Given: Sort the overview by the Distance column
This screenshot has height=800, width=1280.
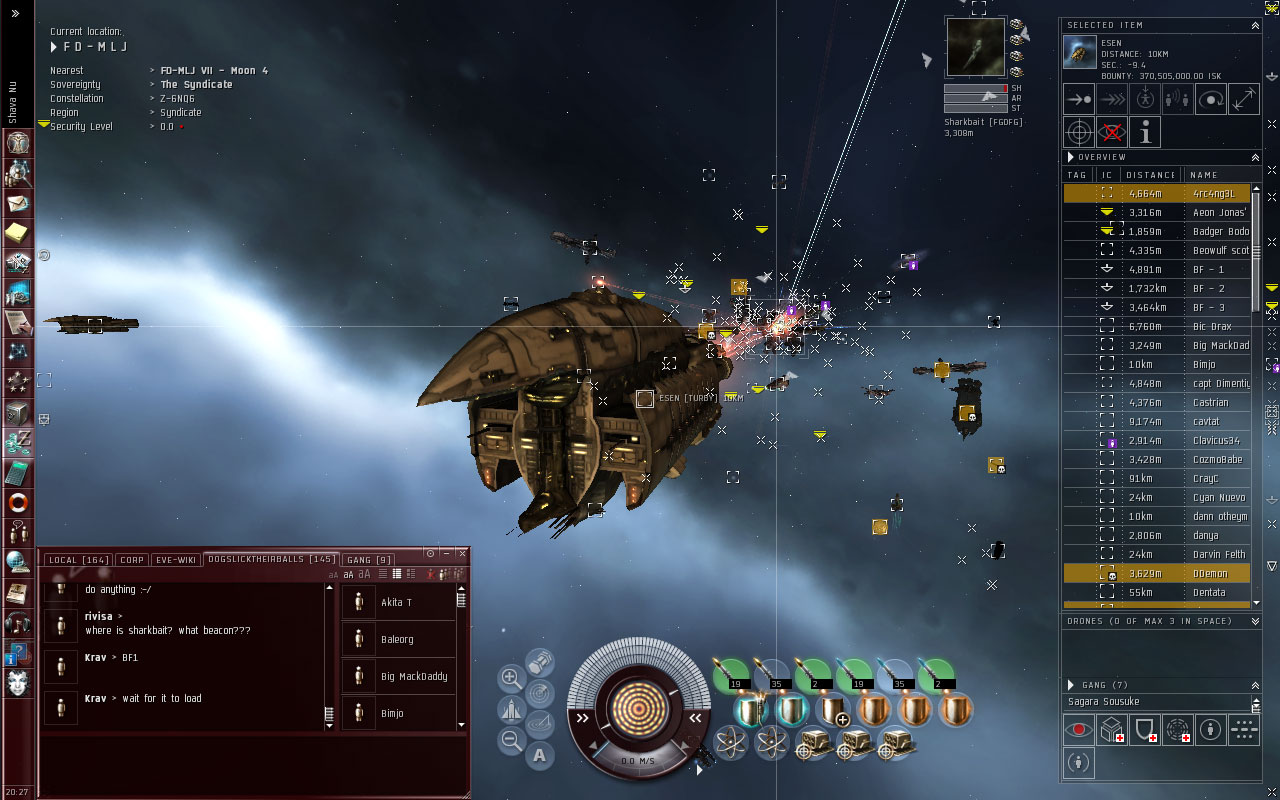Looking at the screenshot, I should [x=1150, y=175].
